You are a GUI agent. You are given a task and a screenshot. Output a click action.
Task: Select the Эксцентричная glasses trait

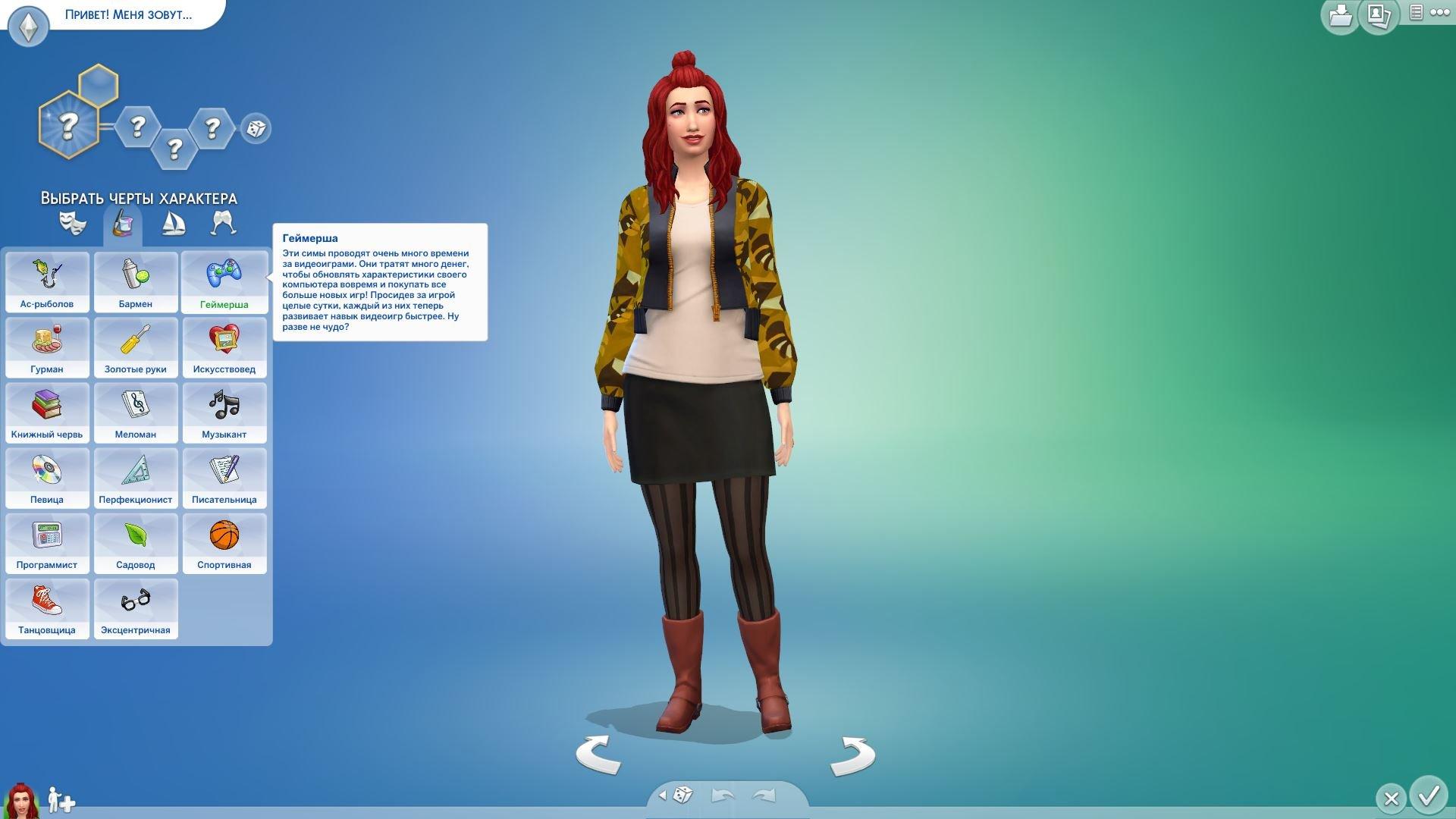pyautogui.click(x=136, y=607)
